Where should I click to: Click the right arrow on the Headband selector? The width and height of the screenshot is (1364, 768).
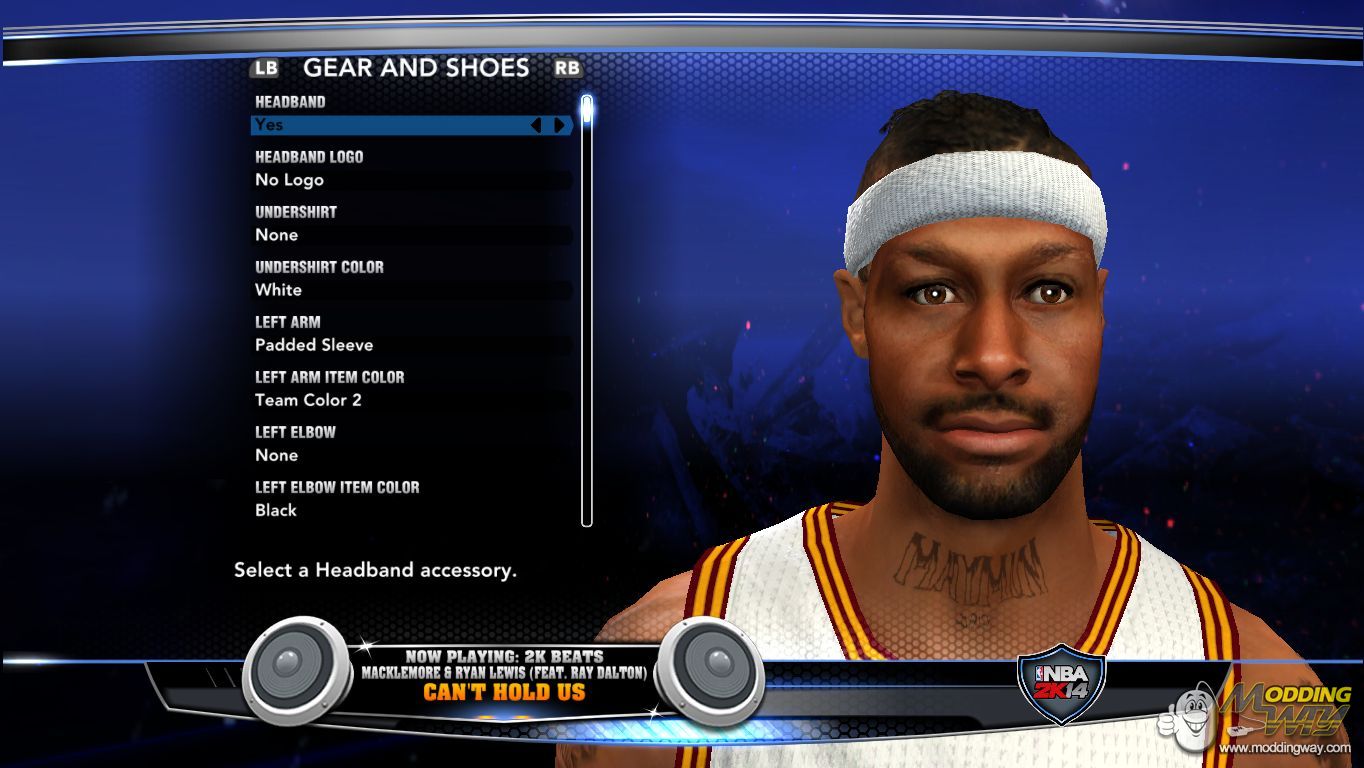[x=560, y=125]
